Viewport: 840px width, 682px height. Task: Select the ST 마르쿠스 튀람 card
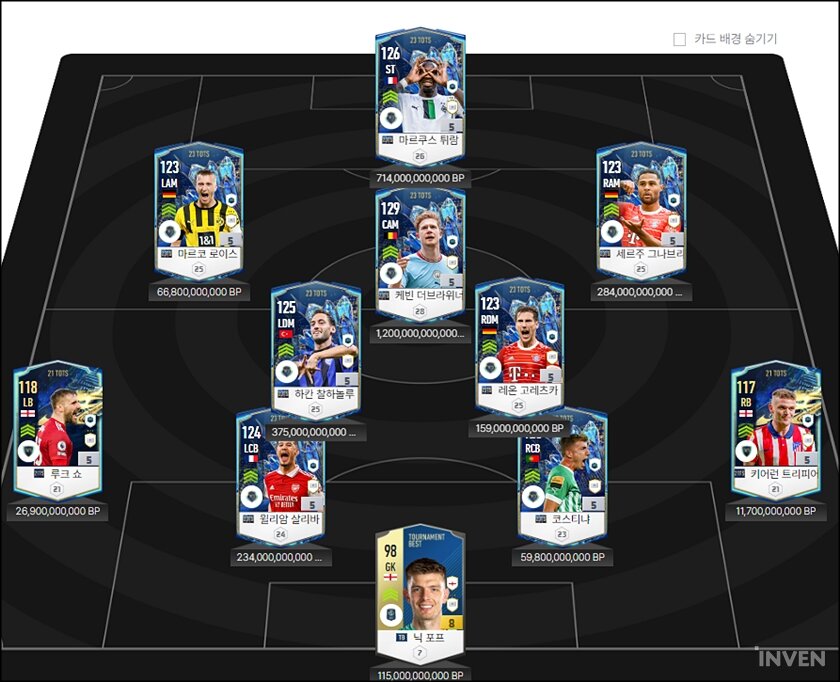click(x=420, y=90)
